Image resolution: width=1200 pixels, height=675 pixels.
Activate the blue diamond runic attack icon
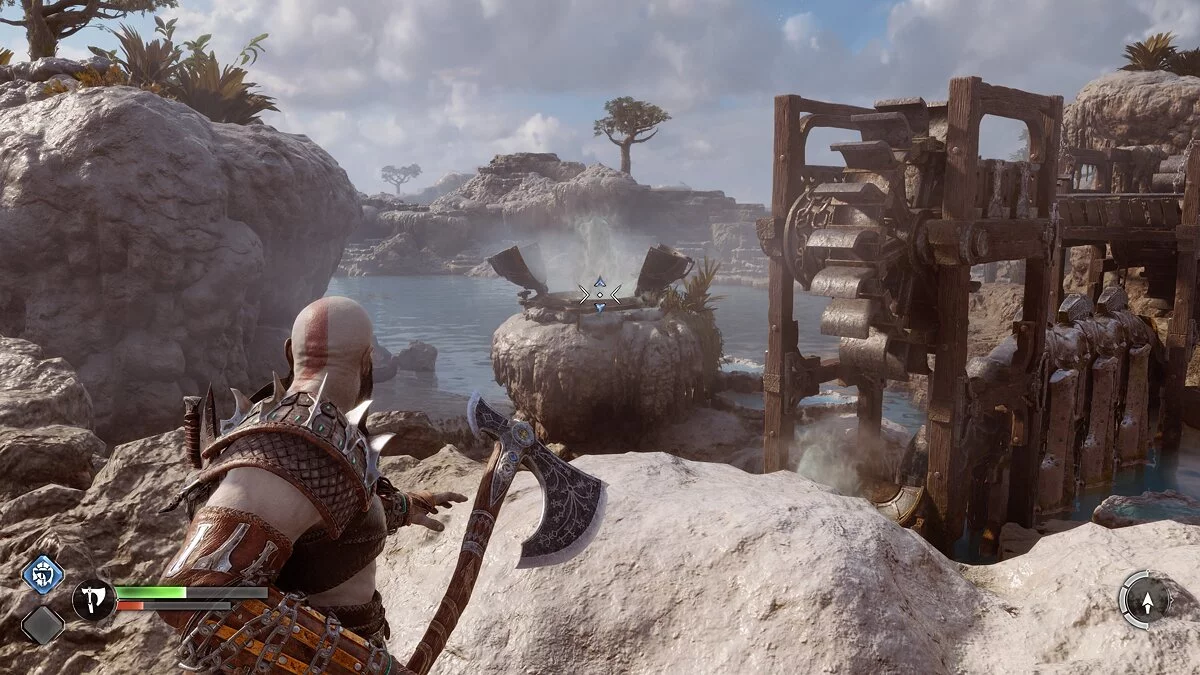click(x=43, y=574)
